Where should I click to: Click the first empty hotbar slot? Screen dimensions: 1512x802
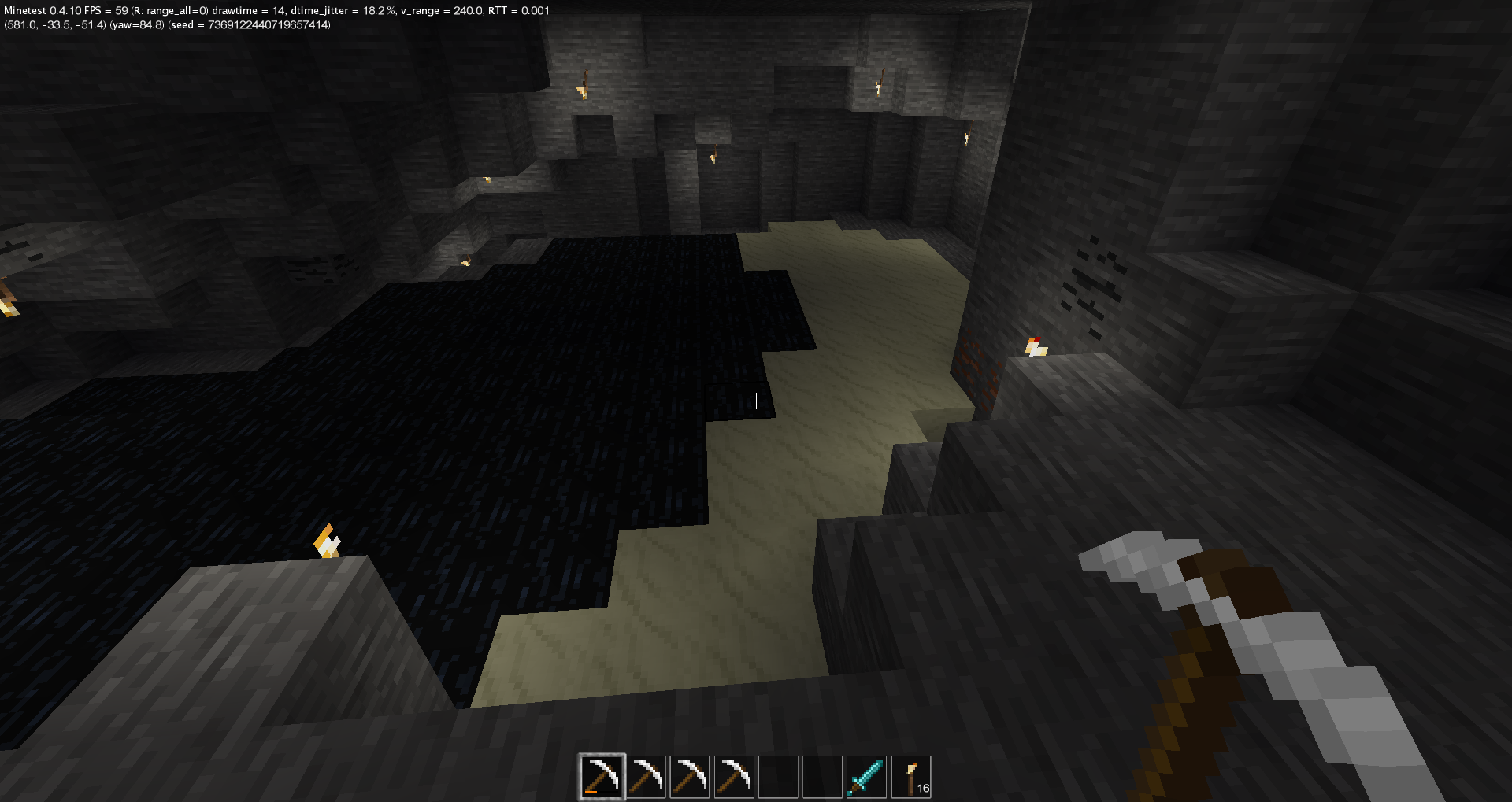(777, 777)
